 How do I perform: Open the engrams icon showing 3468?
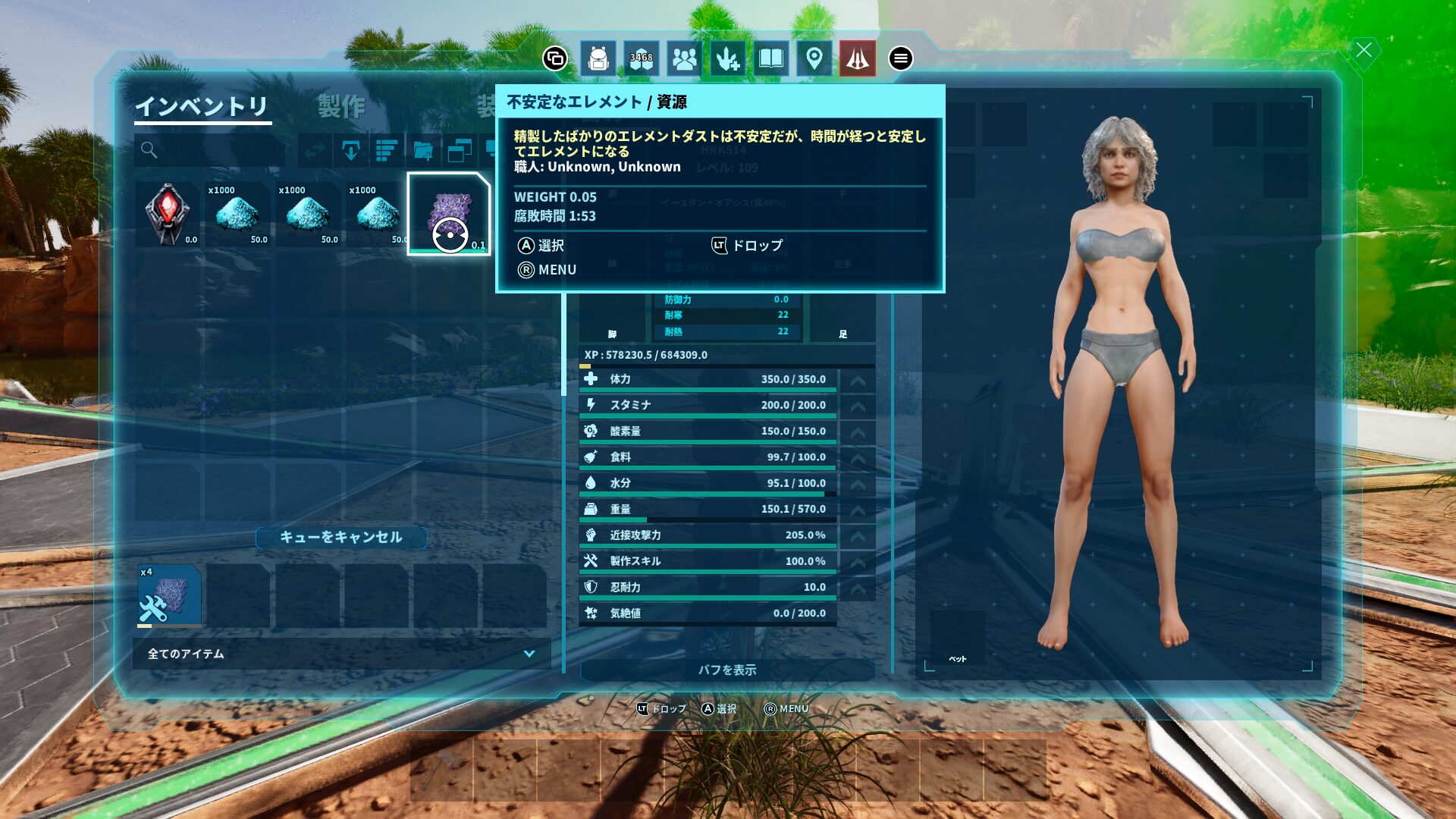coord(642,58)
